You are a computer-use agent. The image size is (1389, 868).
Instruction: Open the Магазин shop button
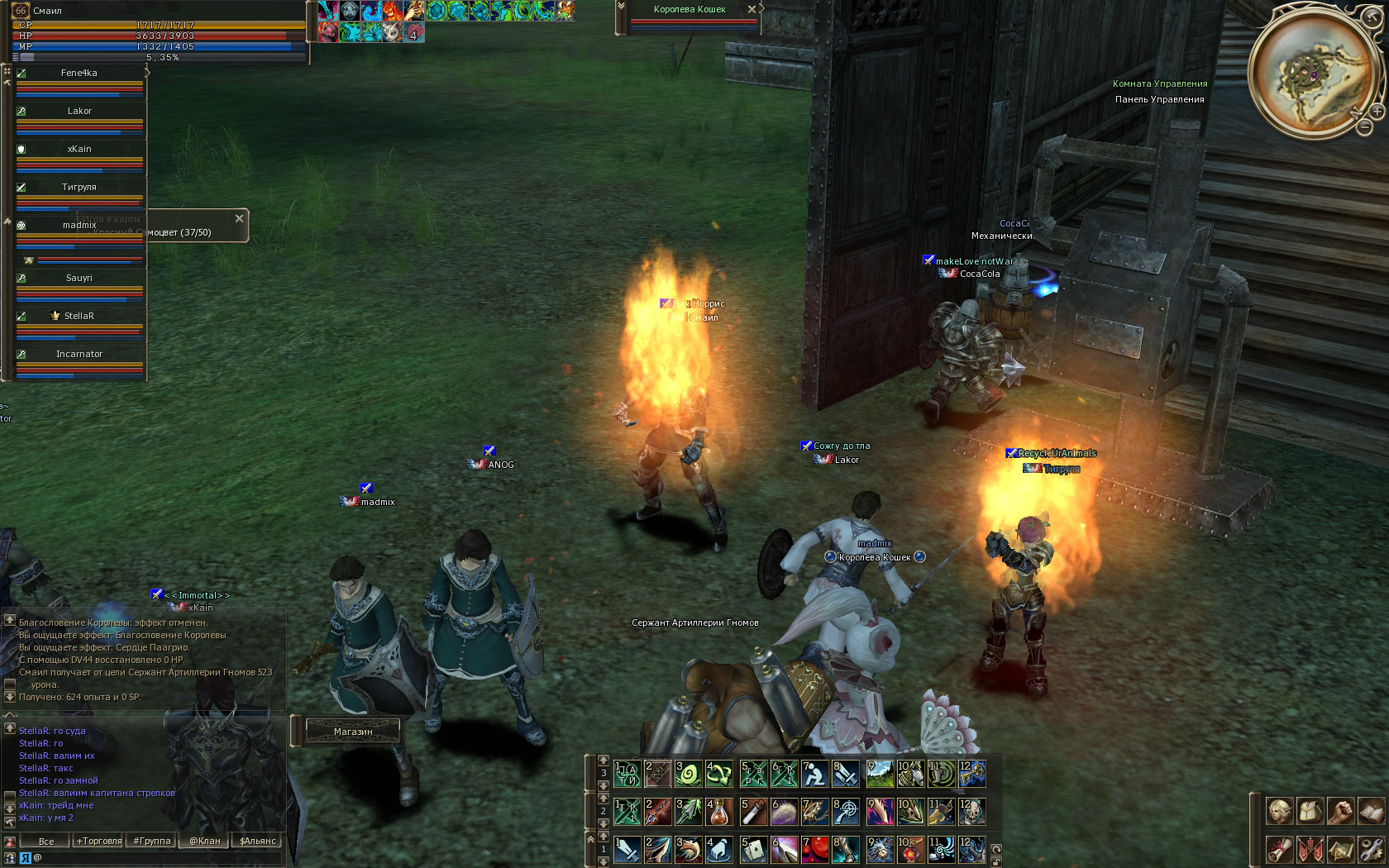click(353, 732)
